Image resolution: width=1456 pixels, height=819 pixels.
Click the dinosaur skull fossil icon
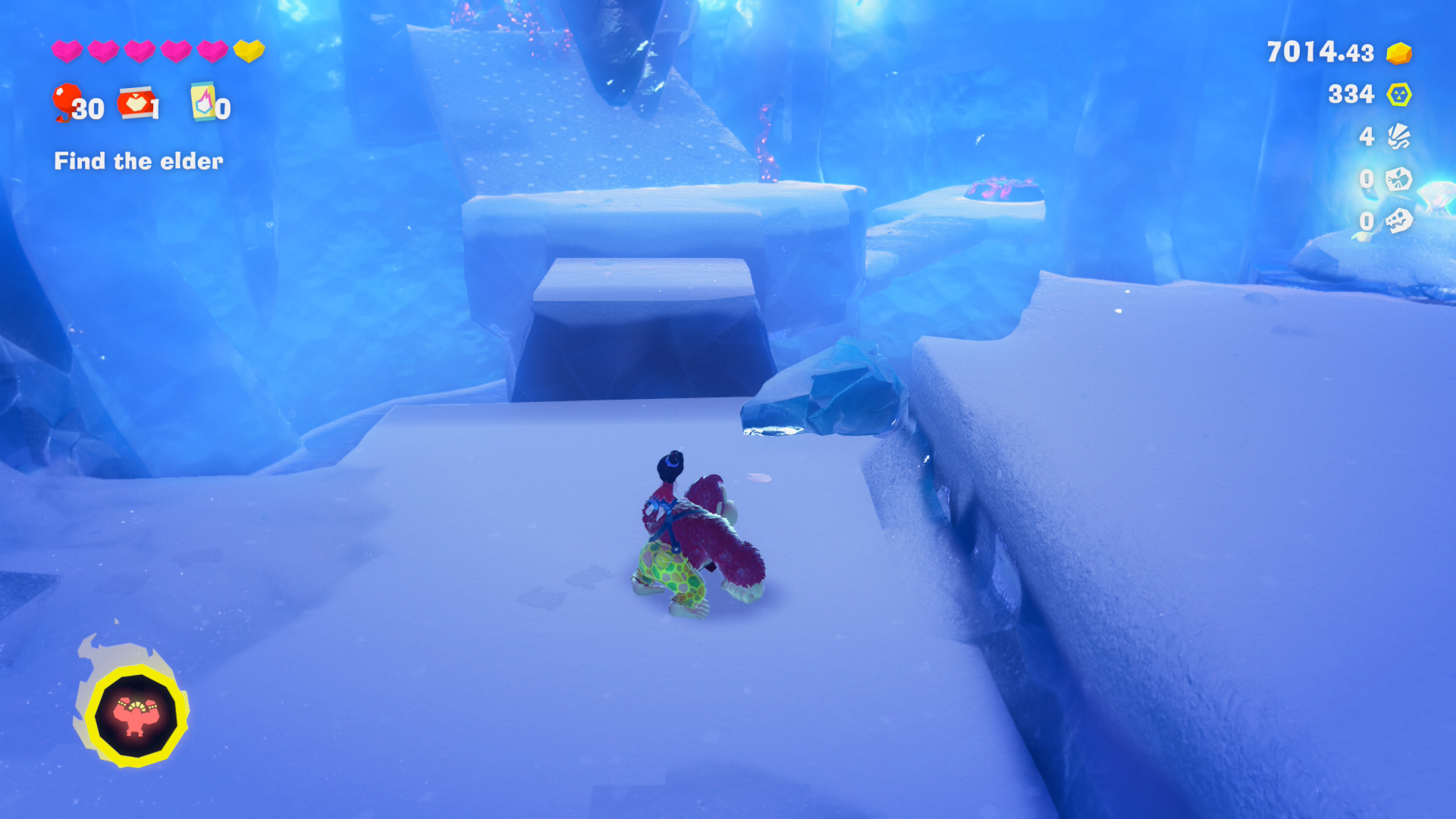click(x=1398, y=221)
